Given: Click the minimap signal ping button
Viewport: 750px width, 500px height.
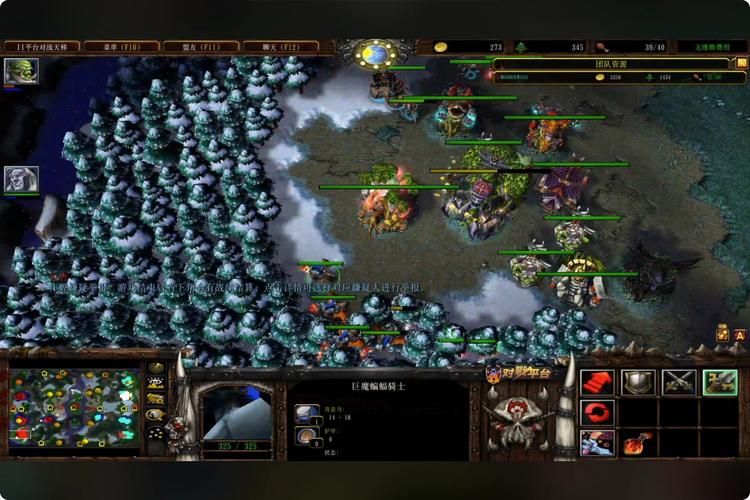Looking at the screenshot, I should (x=155, y=368).
